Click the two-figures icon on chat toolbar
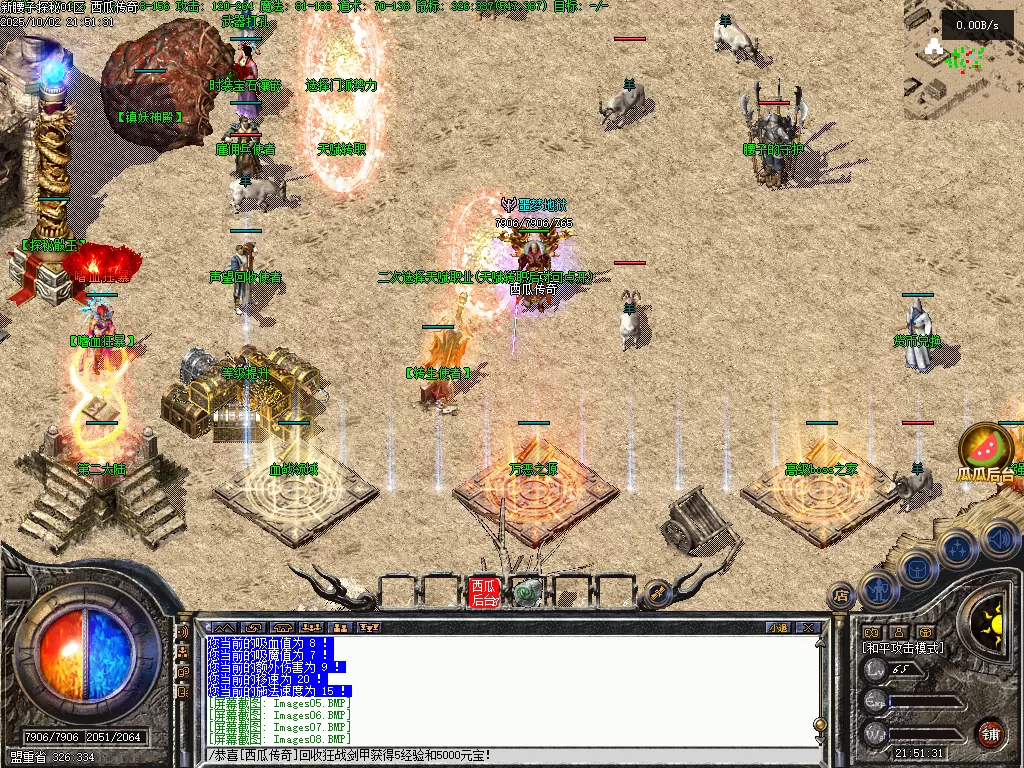Screen dimensions: 1024x768 [x=341, y=628]
